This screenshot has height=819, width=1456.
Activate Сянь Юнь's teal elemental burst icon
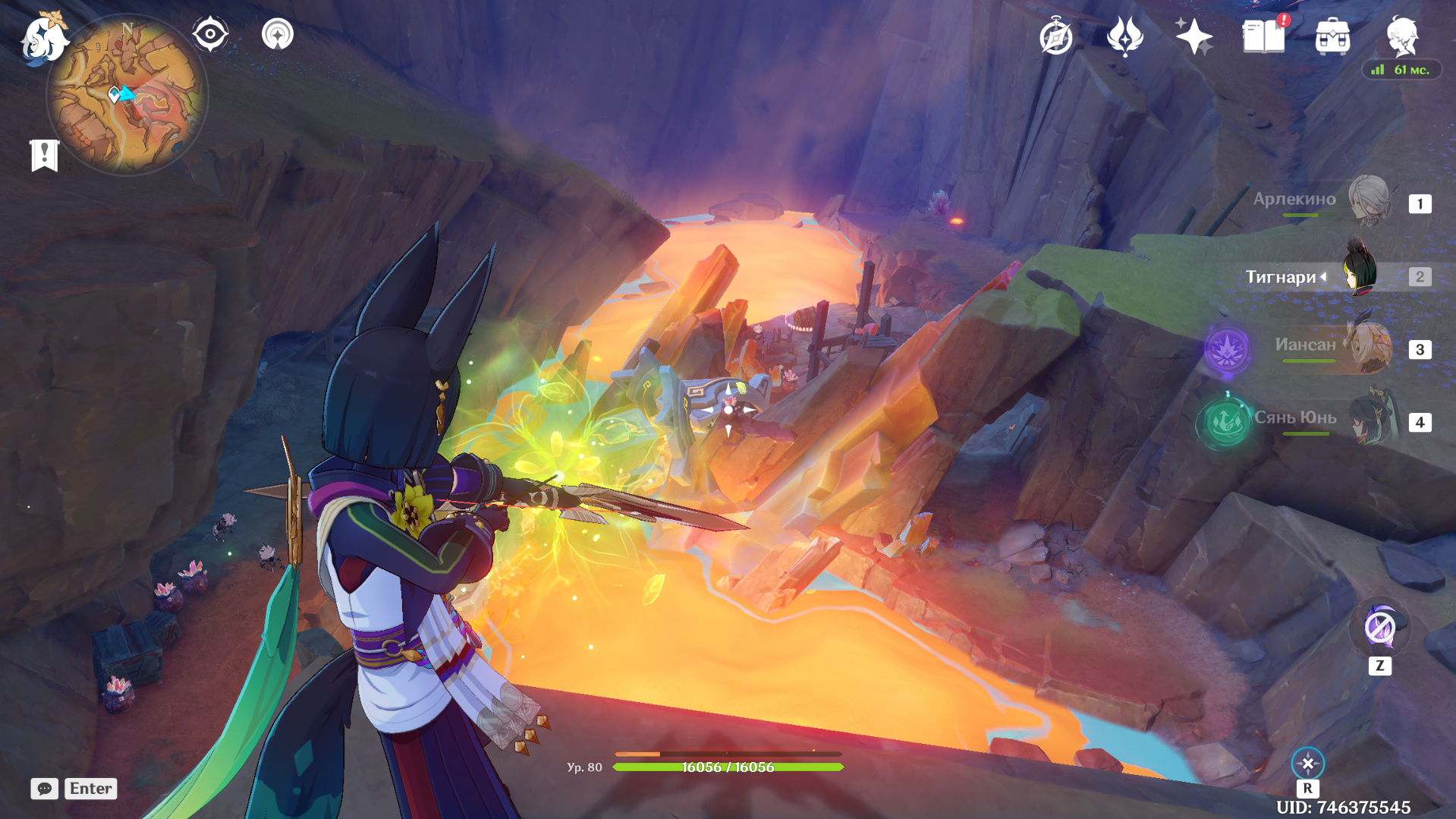tap(1225, 422)
